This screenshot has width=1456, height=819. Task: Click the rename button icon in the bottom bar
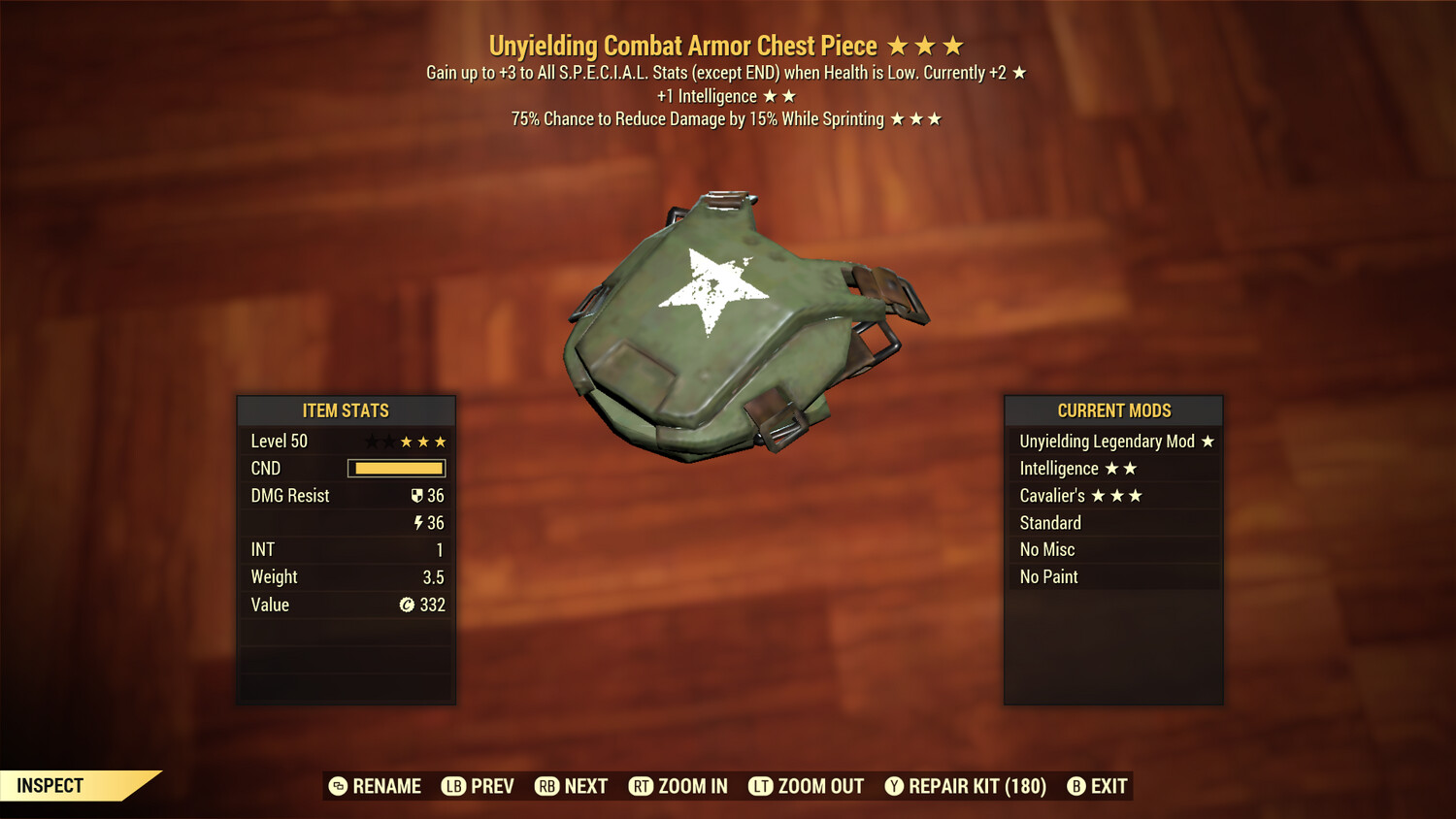click(x=338, y=786)
